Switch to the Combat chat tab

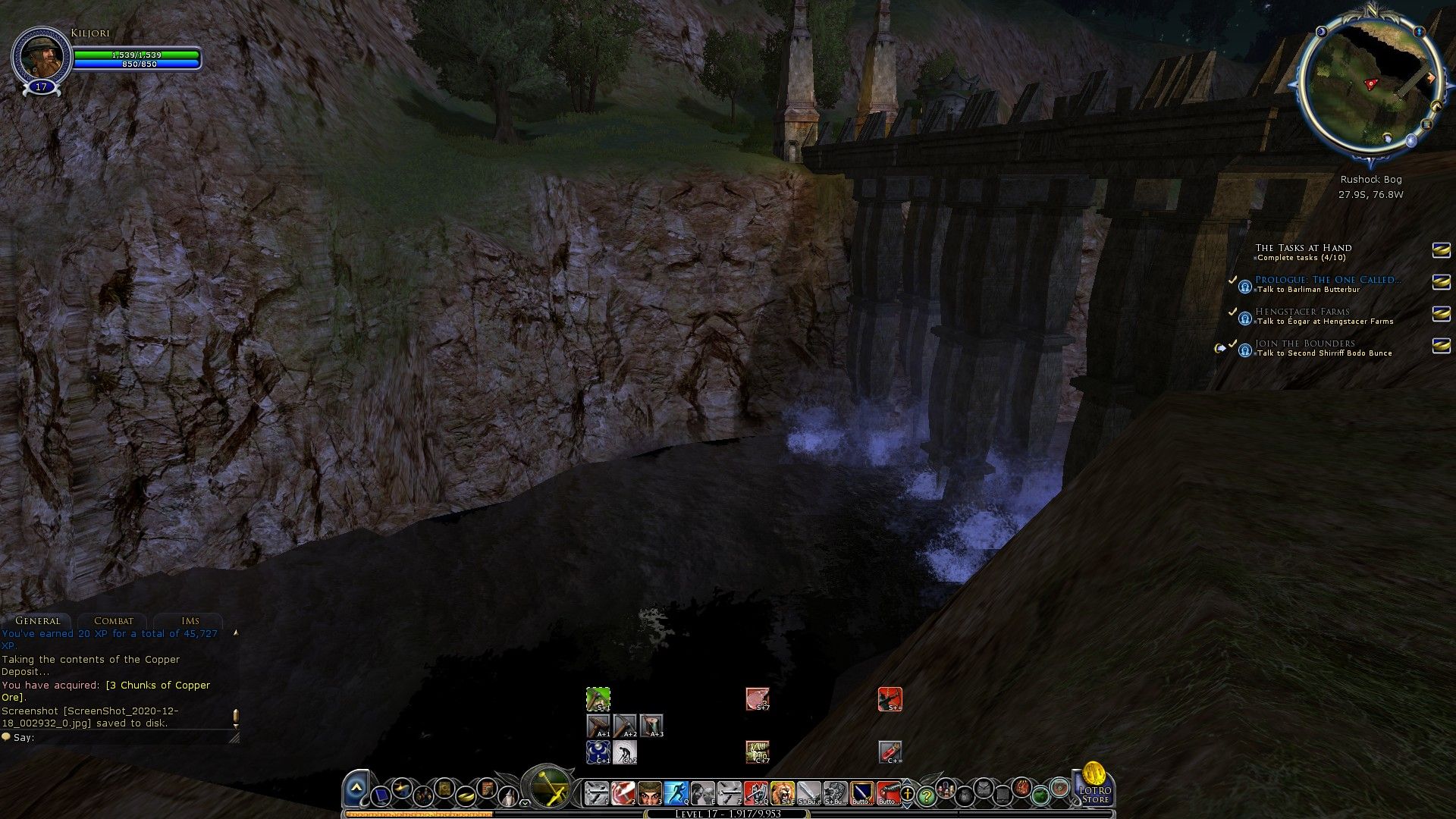(x=112, y=620)
